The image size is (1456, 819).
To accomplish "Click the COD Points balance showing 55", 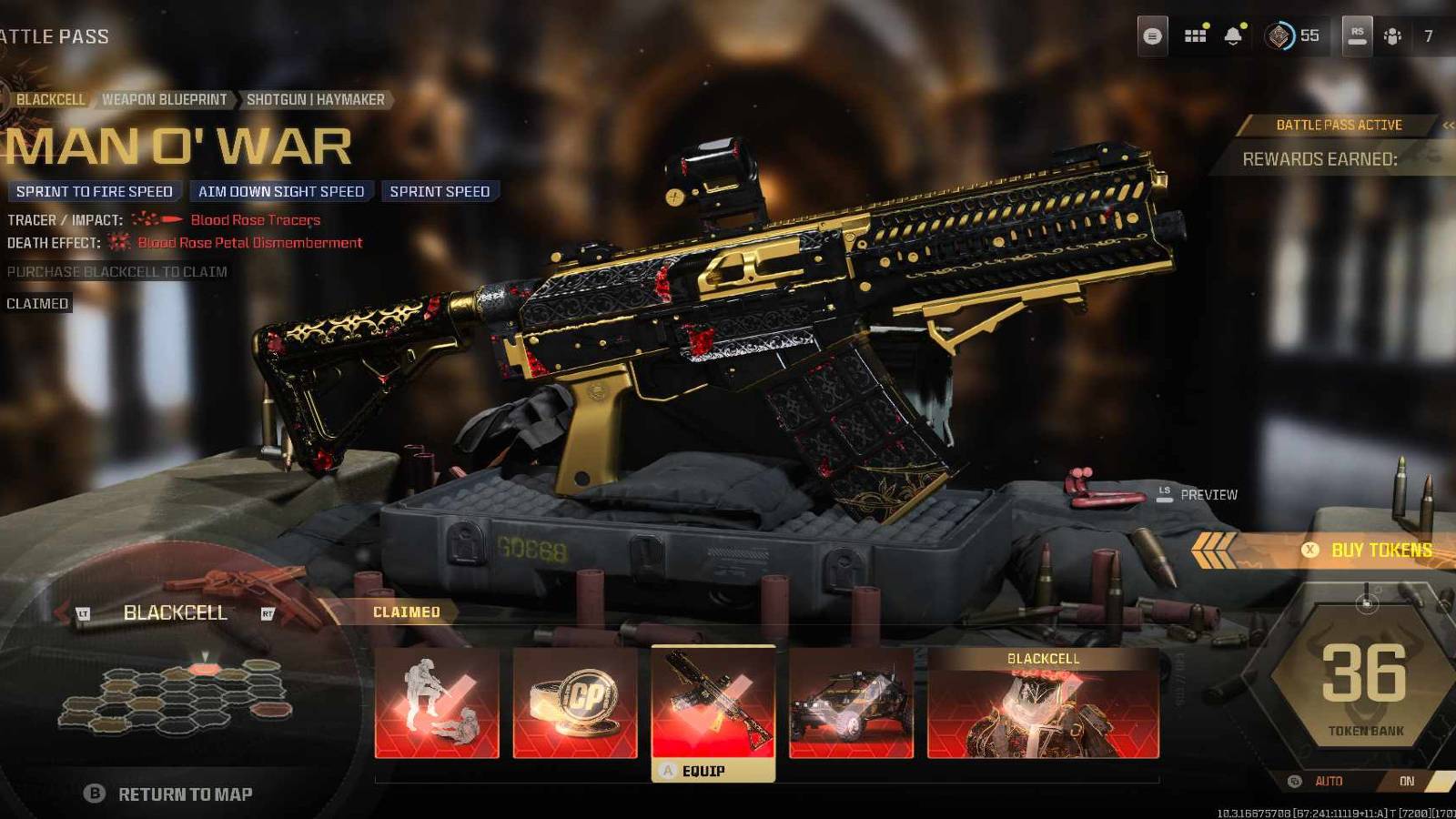I will (1292, 36).
